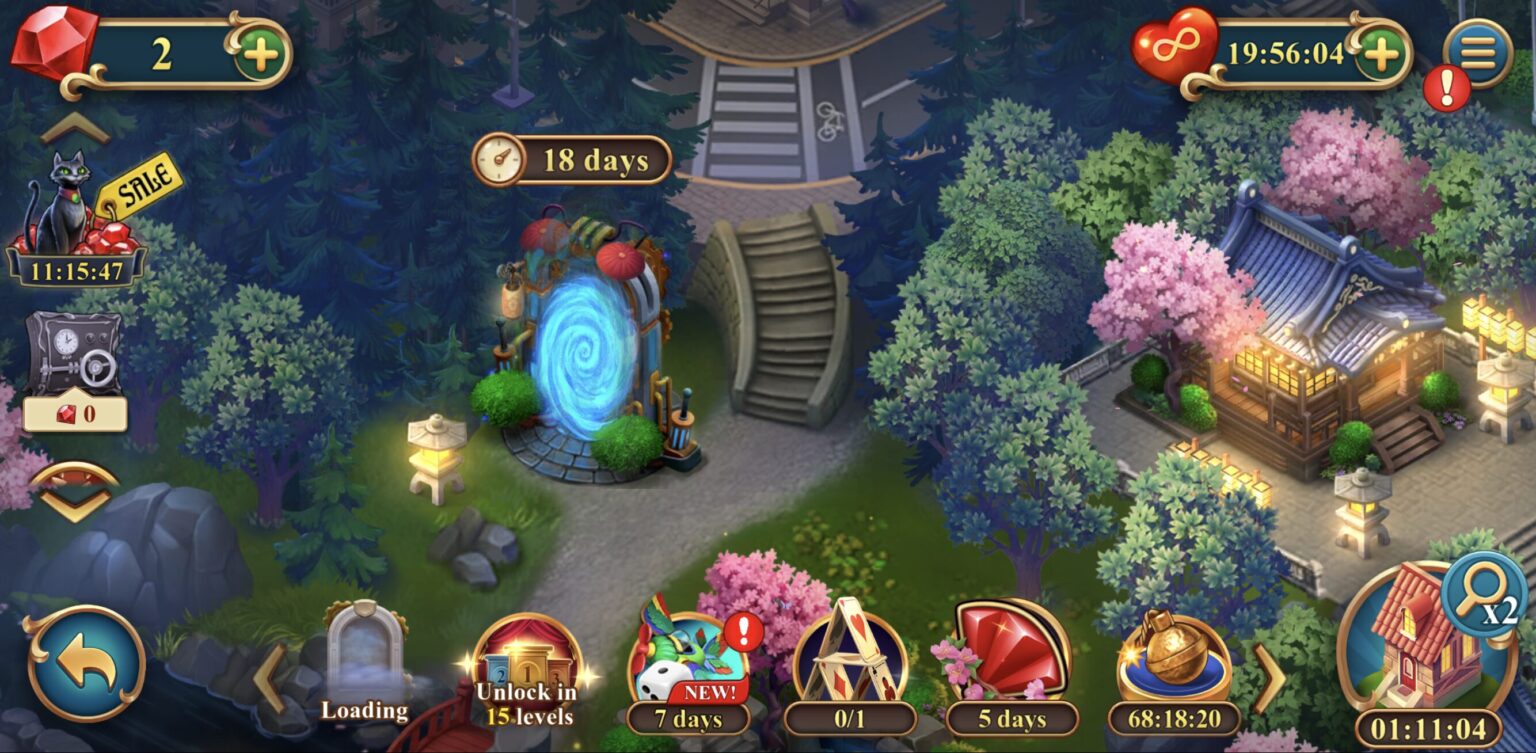The width and height of the screenshot is (1536, 753).
Task: Collapse side panel with up chevron
Action: coord(74,127)
